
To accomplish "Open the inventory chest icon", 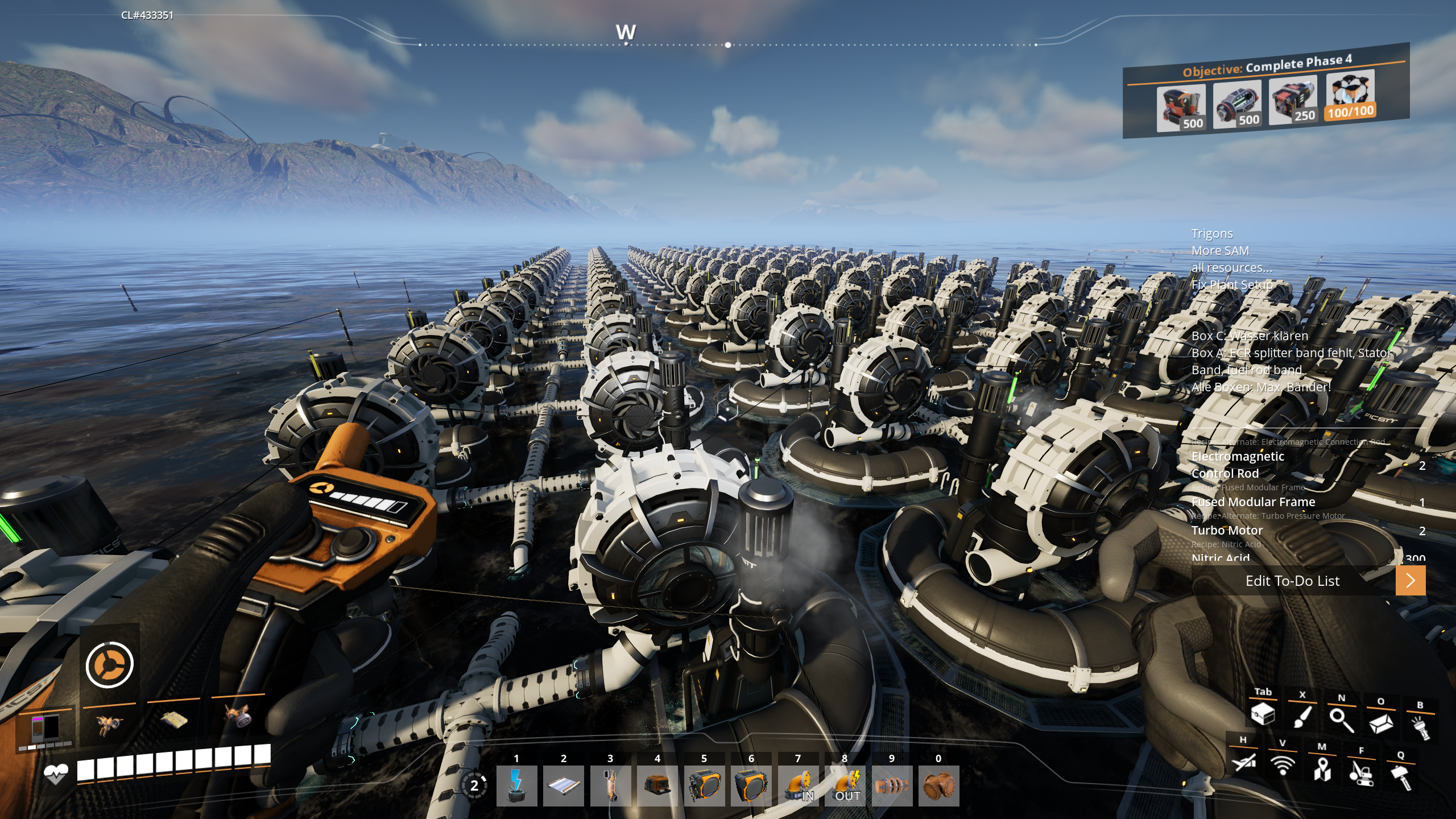I will tap(1263, 714).
